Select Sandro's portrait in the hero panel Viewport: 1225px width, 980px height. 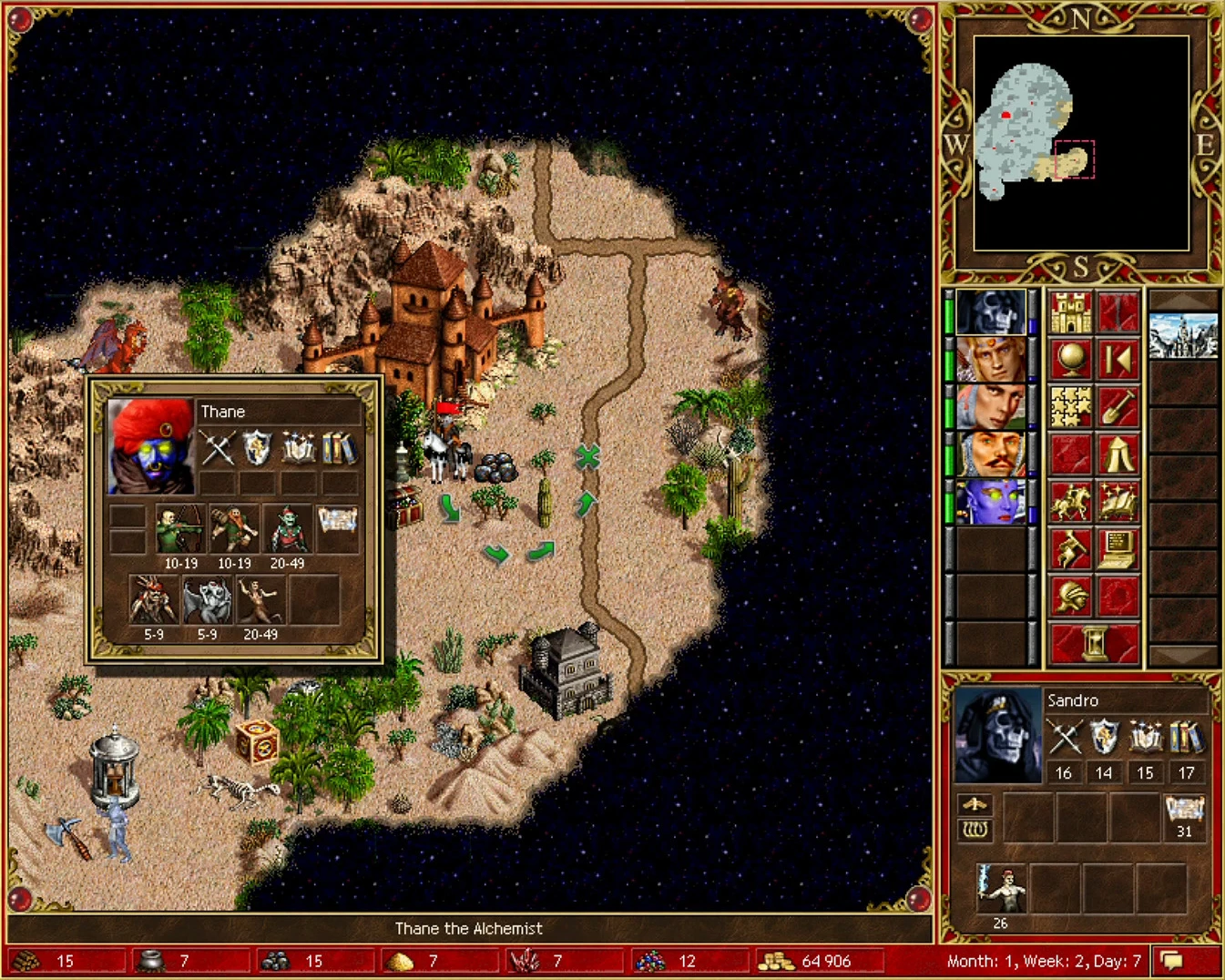[997, 736]
